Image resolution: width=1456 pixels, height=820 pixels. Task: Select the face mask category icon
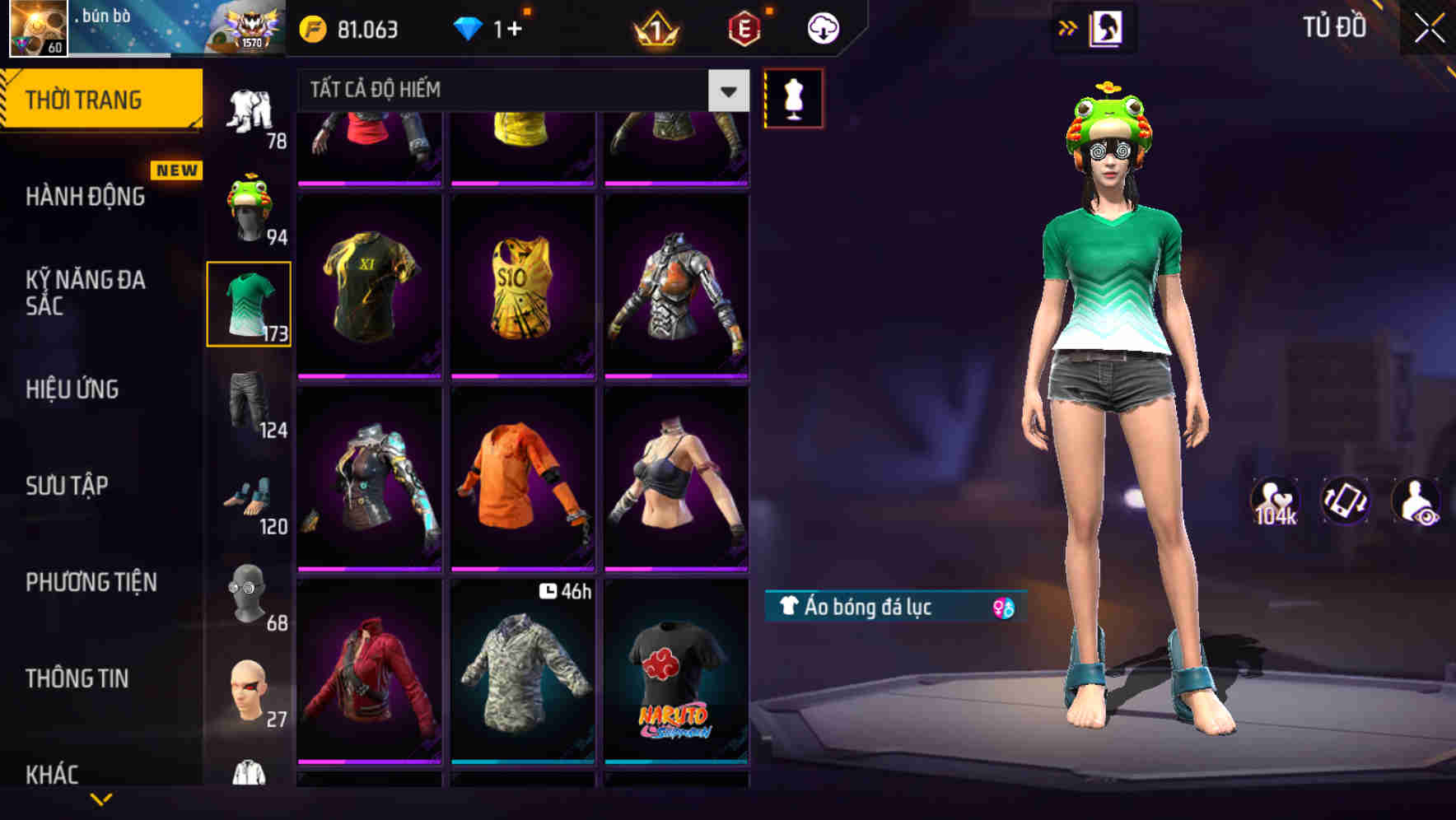coord(249,591)
